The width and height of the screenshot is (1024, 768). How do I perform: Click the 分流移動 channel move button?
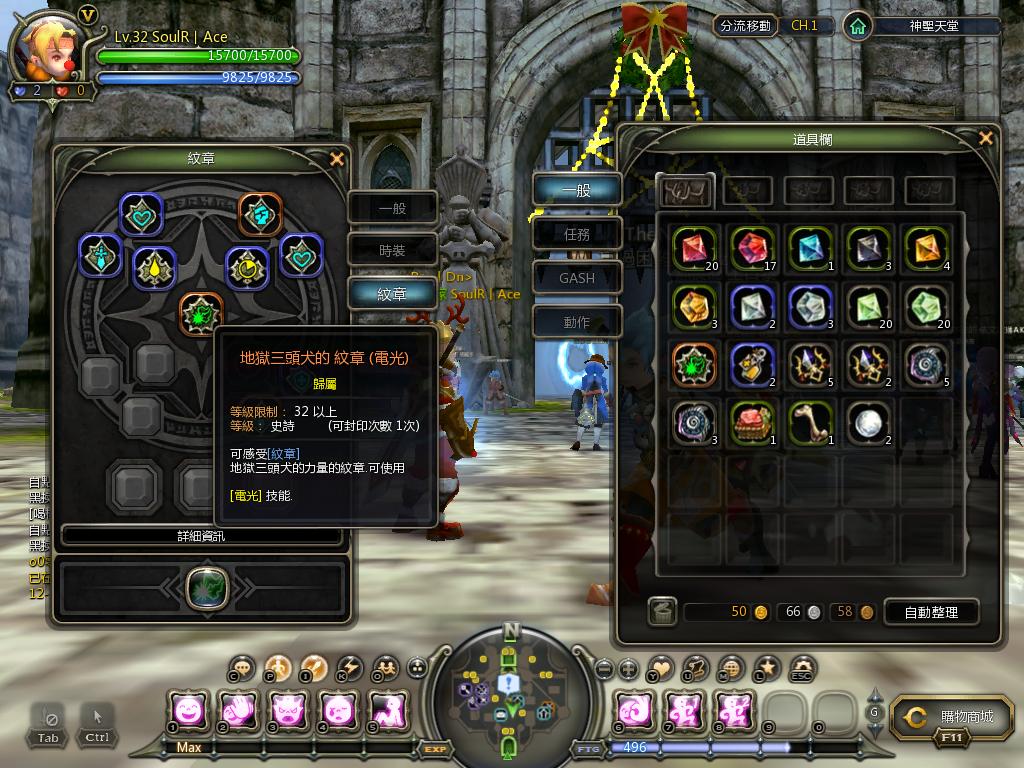tap(746, 26)
